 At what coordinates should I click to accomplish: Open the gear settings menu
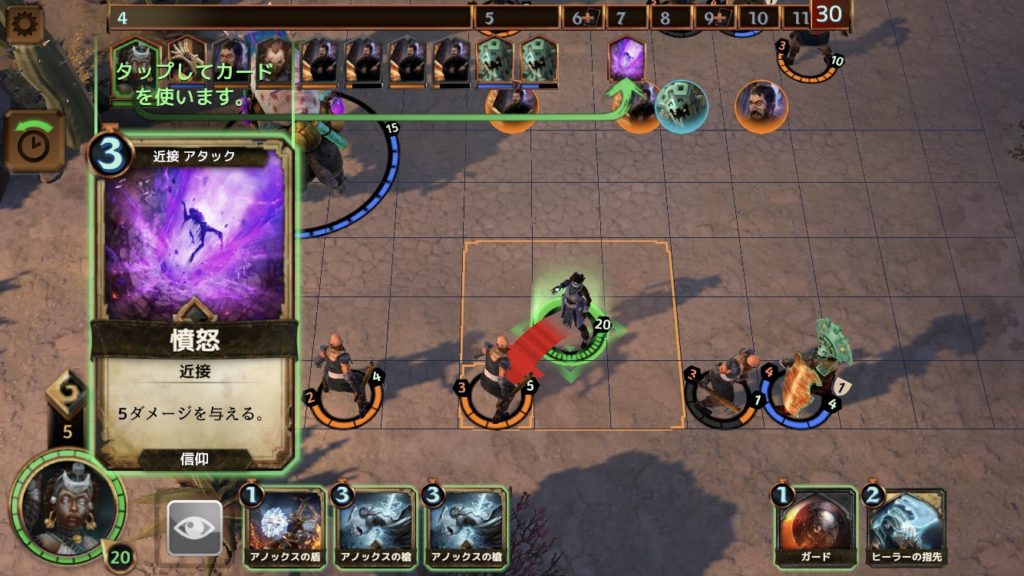click(24, 24)
